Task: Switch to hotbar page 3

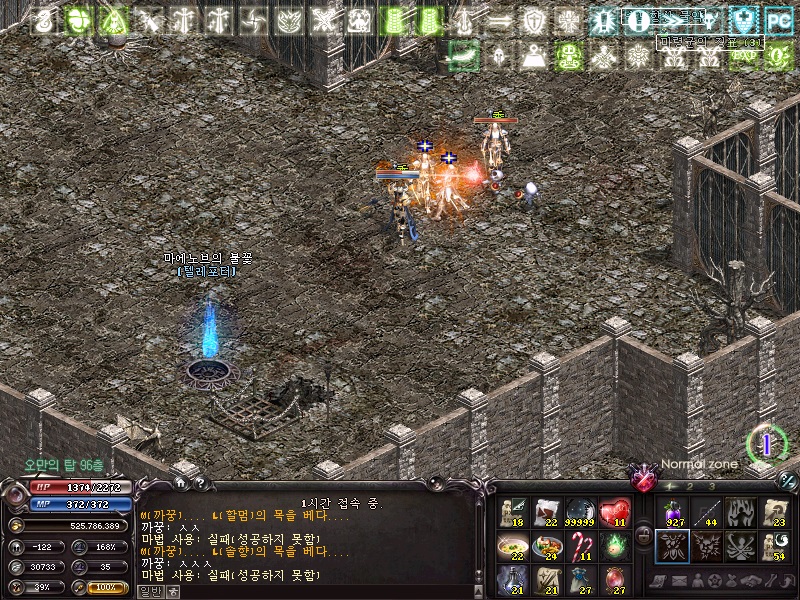Action: pyautogui.click(x=712, y=486)
